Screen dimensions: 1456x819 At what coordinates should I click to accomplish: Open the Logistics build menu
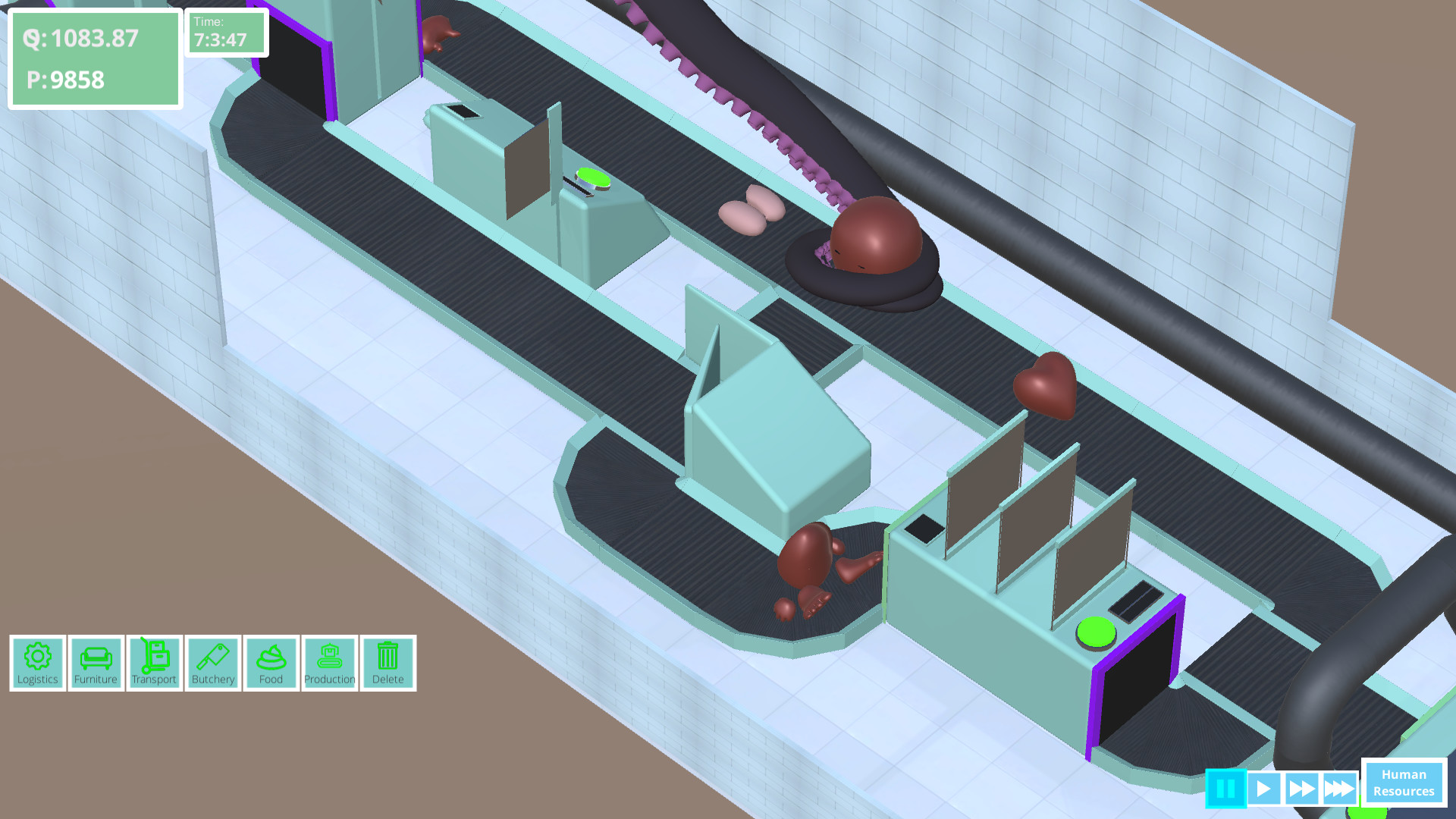[x=37, y=663]
